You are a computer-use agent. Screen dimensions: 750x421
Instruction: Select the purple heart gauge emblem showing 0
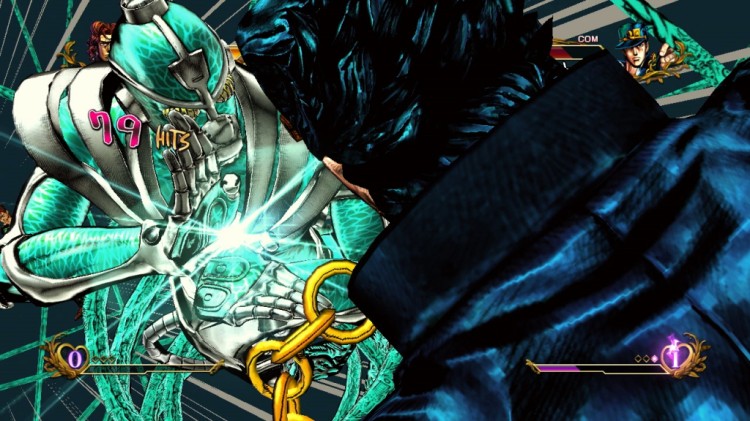[x=71, y=358]
